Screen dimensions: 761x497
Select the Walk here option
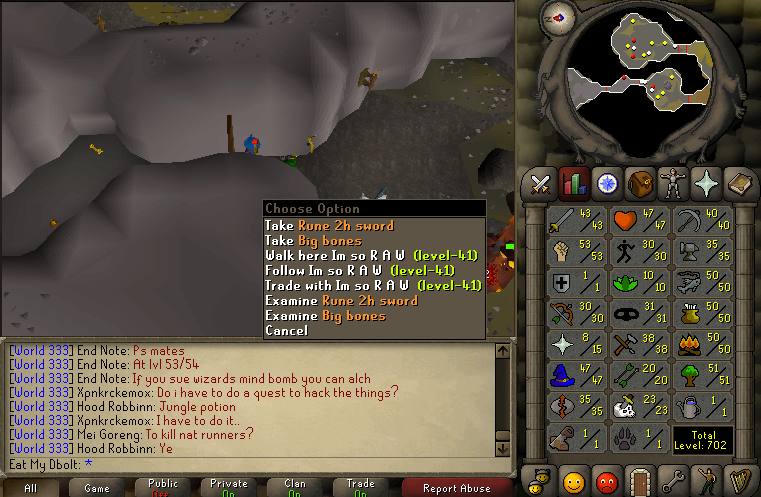point(372,256)
